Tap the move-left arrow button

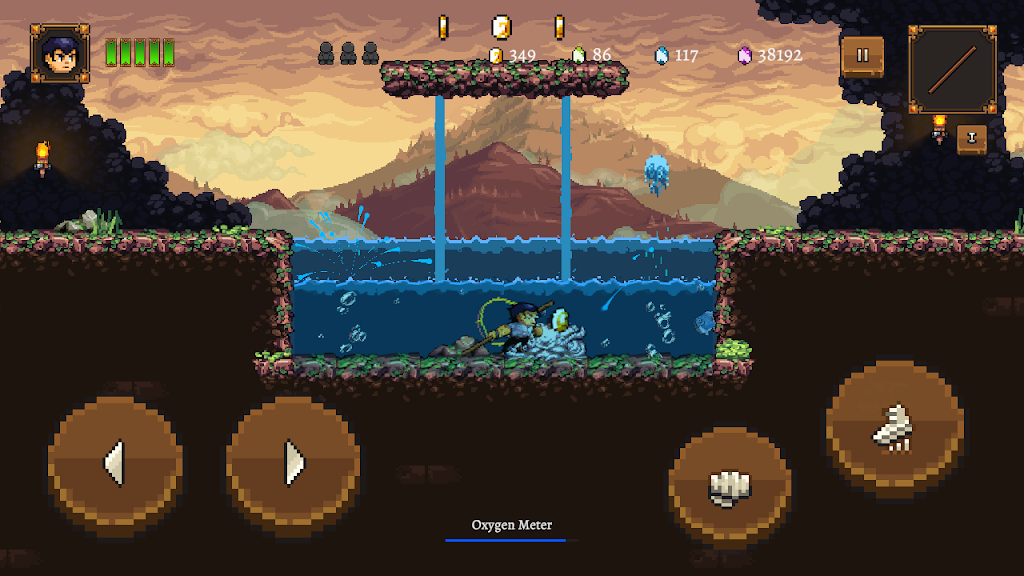pyautogui.click(x=115, y=463)
